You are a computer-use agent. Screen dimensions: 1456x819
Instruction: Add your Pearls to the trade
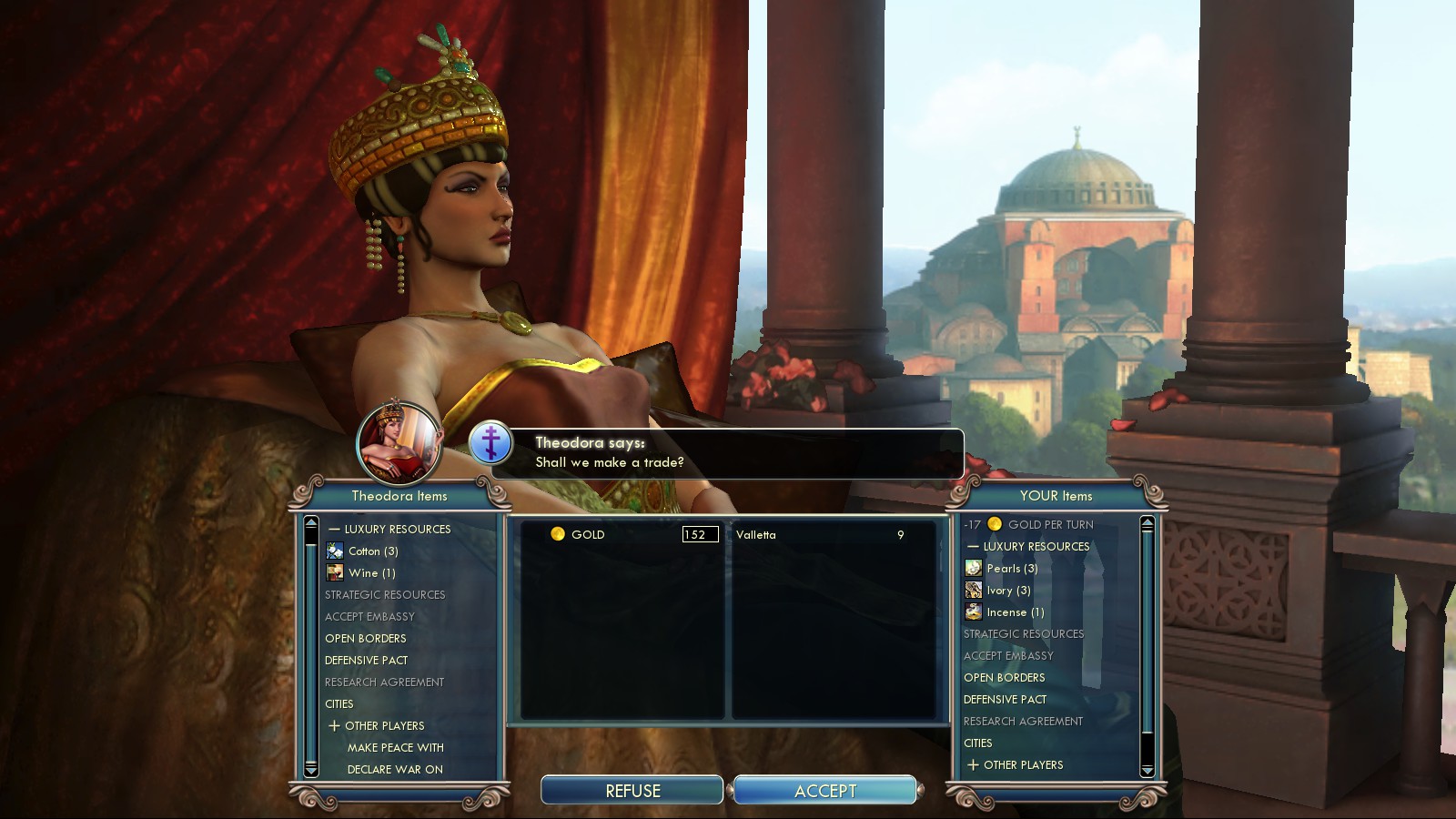[1011, 569]
